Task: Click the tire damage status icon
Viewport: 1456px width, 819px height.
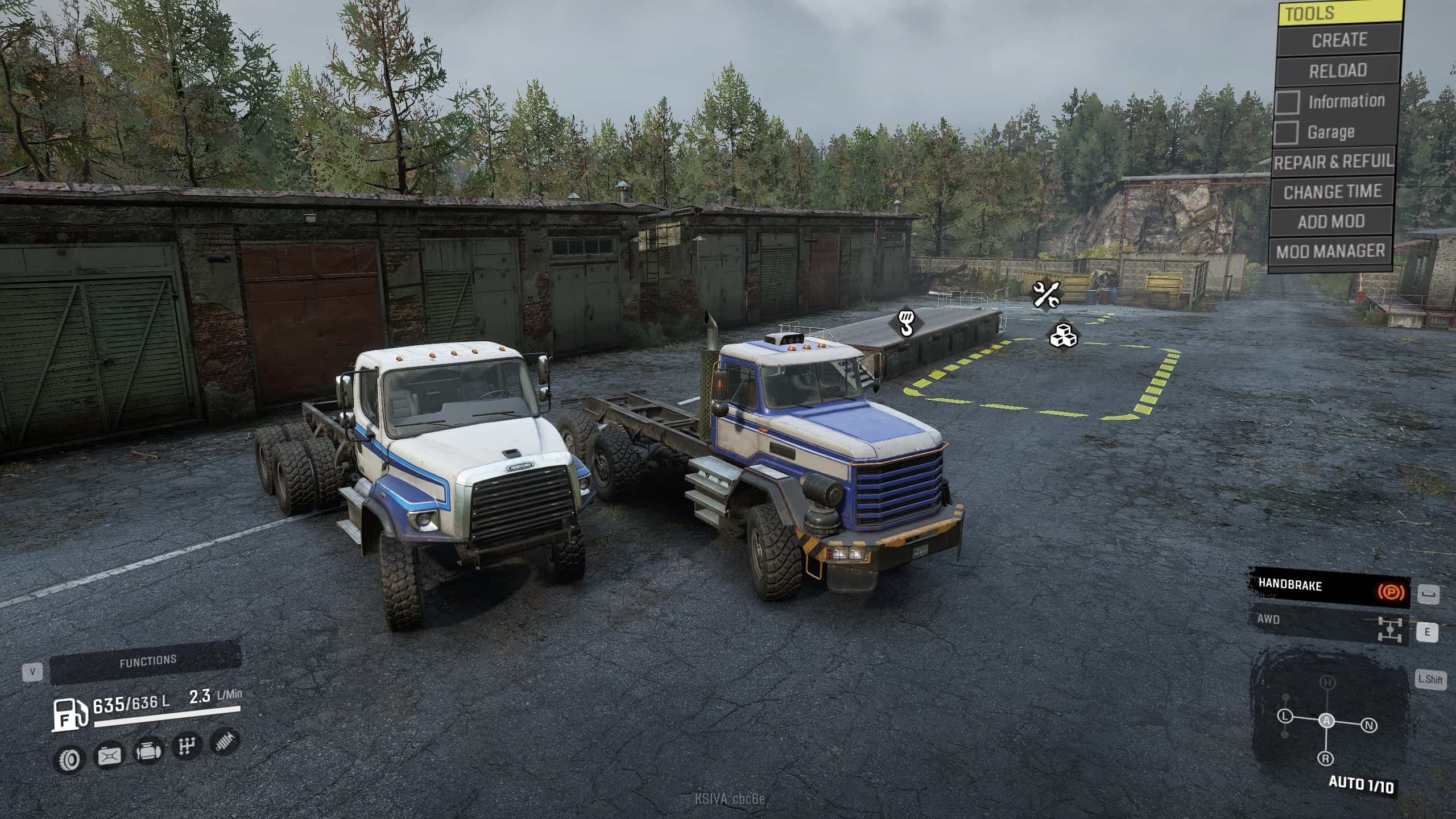Action: [69, 758]
